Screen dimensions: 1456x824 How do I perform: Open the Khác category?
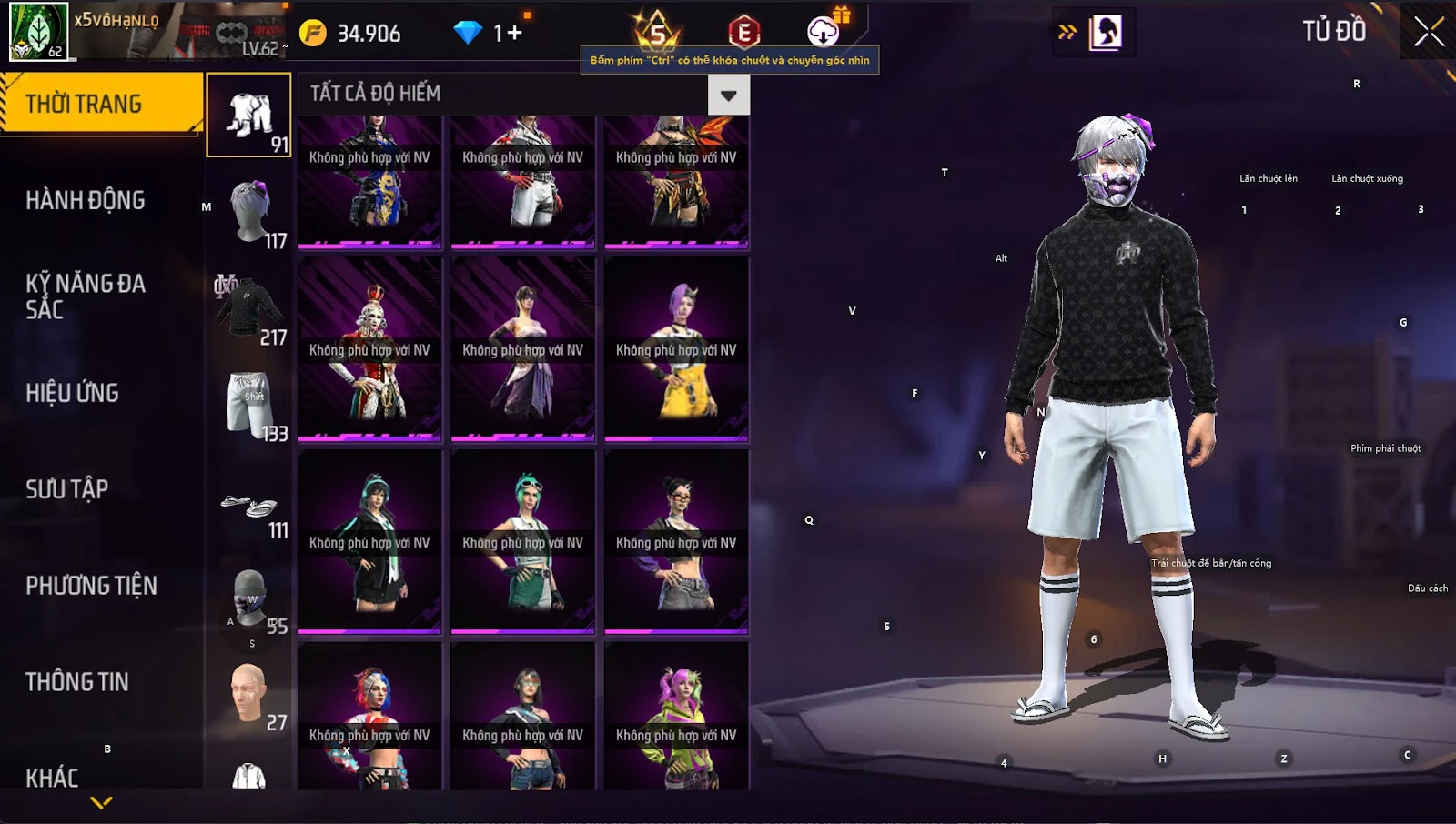tap(53, 777)
